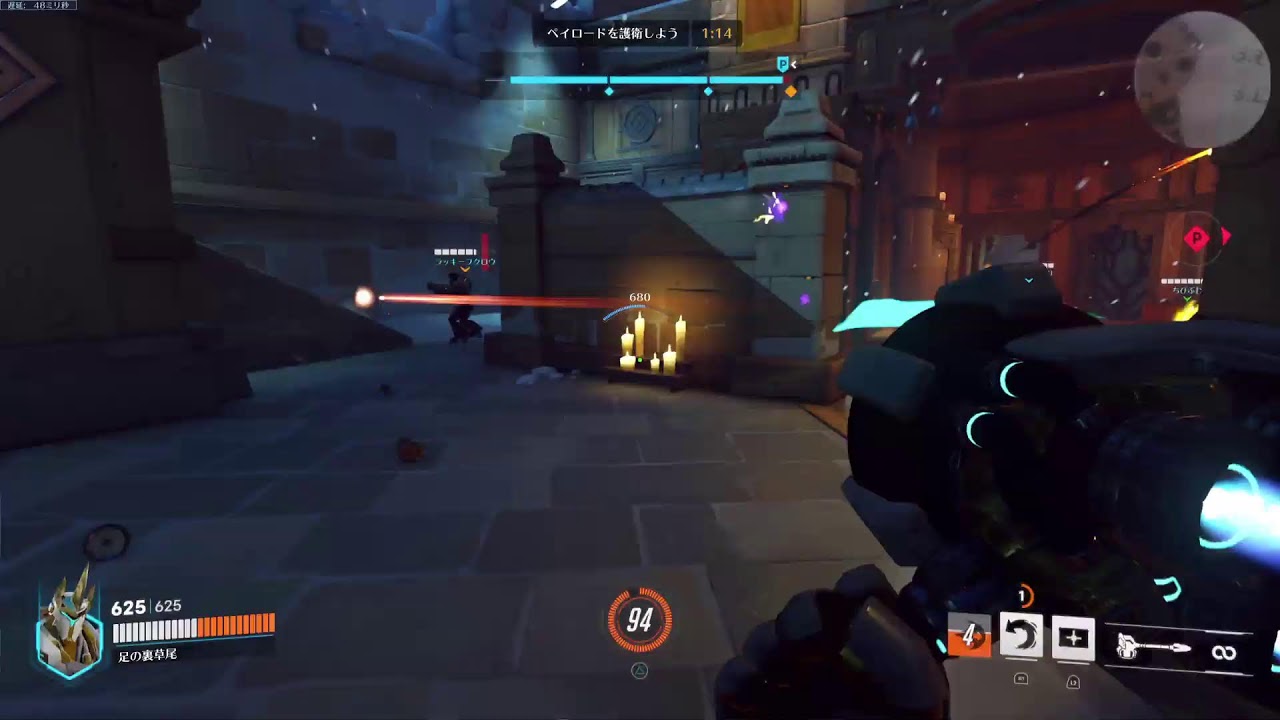Activate the orange ability showing cooldown 4
Image resolution: width=1280 pixels, height=720 pixels.
click(969, 637)
